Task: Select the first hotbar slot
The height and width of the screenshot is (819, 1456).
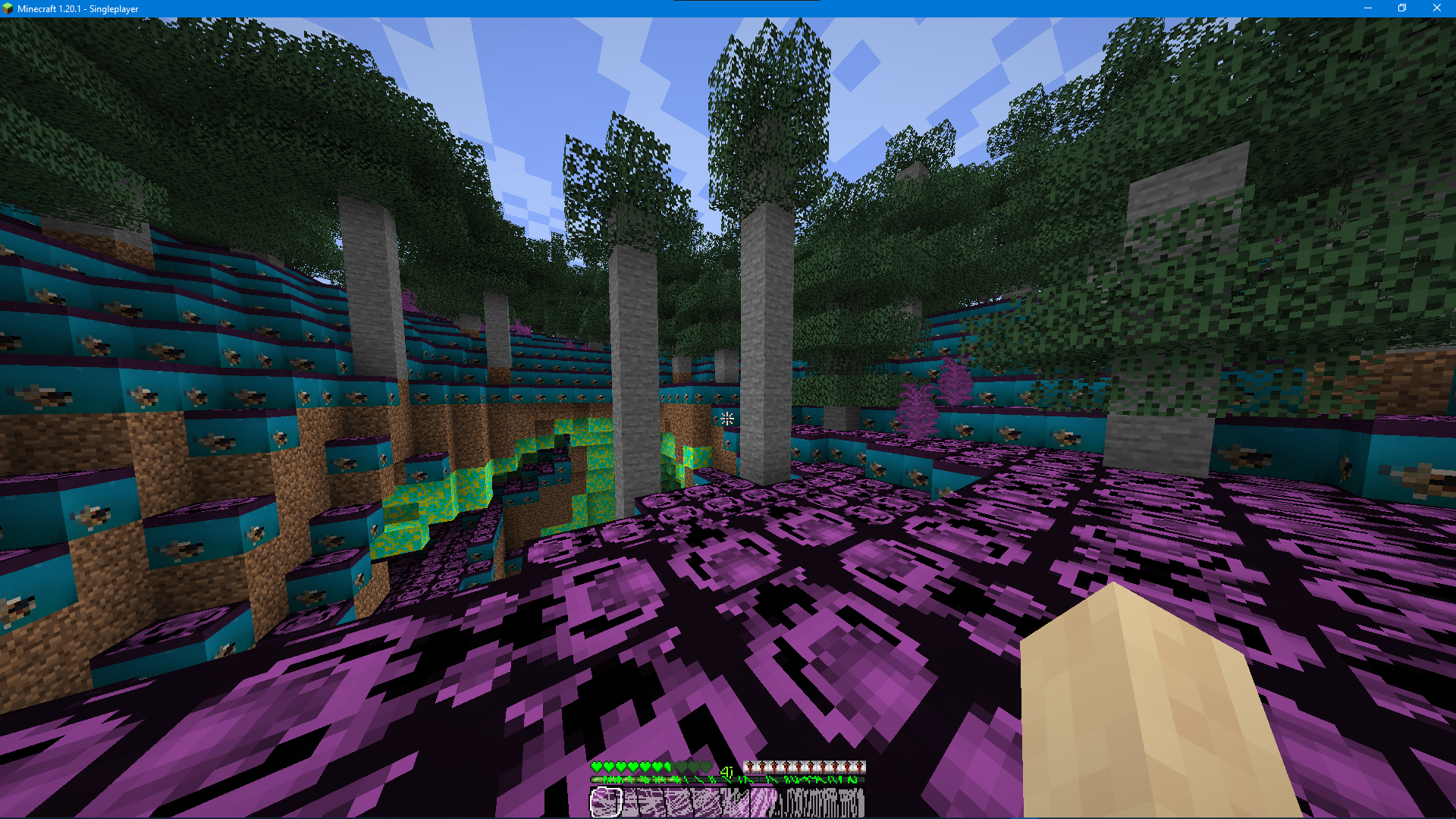Action: pos(605,802)
